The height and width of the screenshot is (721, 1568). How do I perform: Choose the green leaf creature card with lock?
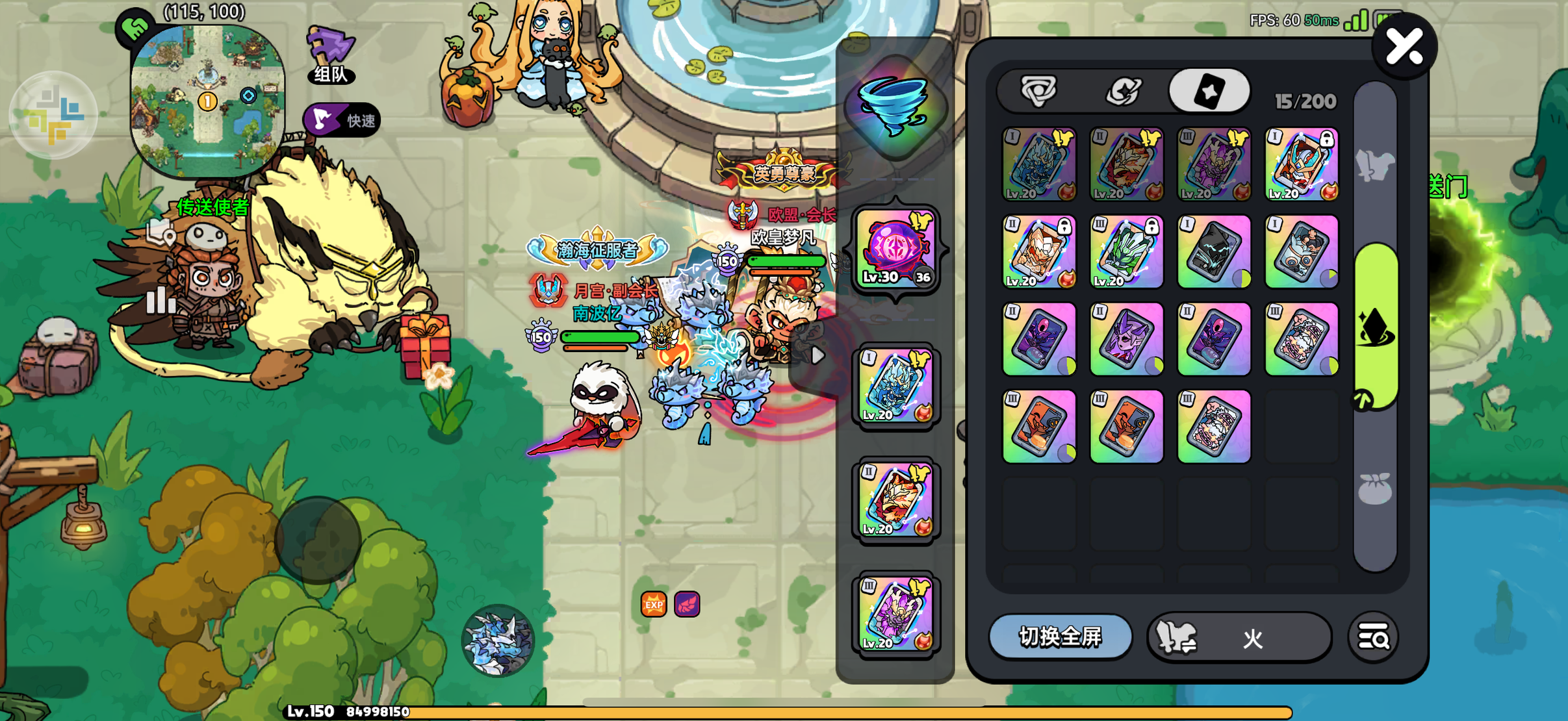(1127, 252)
